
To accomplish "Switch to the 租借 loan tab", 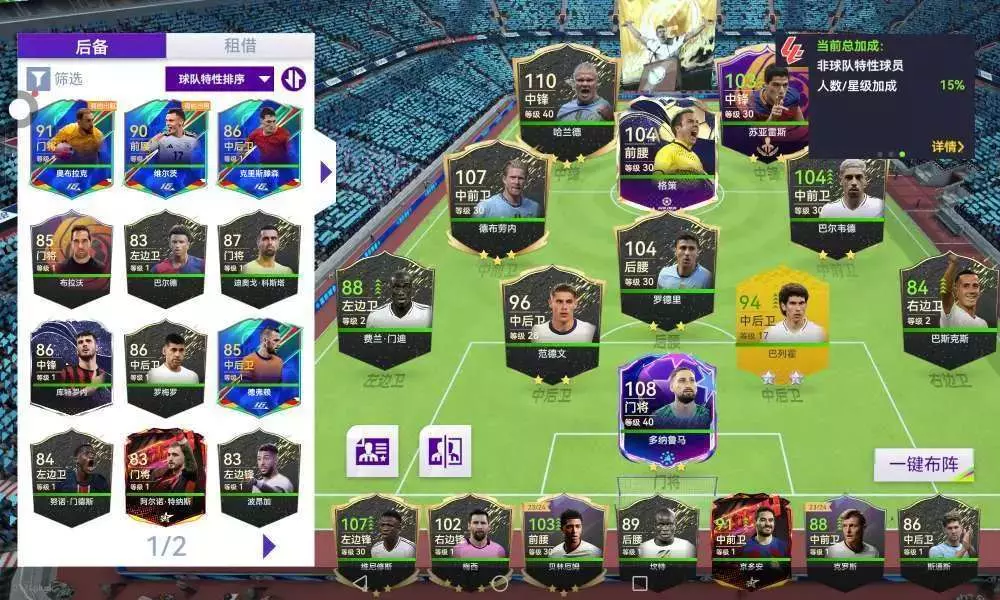I will (x=240, y=46).
